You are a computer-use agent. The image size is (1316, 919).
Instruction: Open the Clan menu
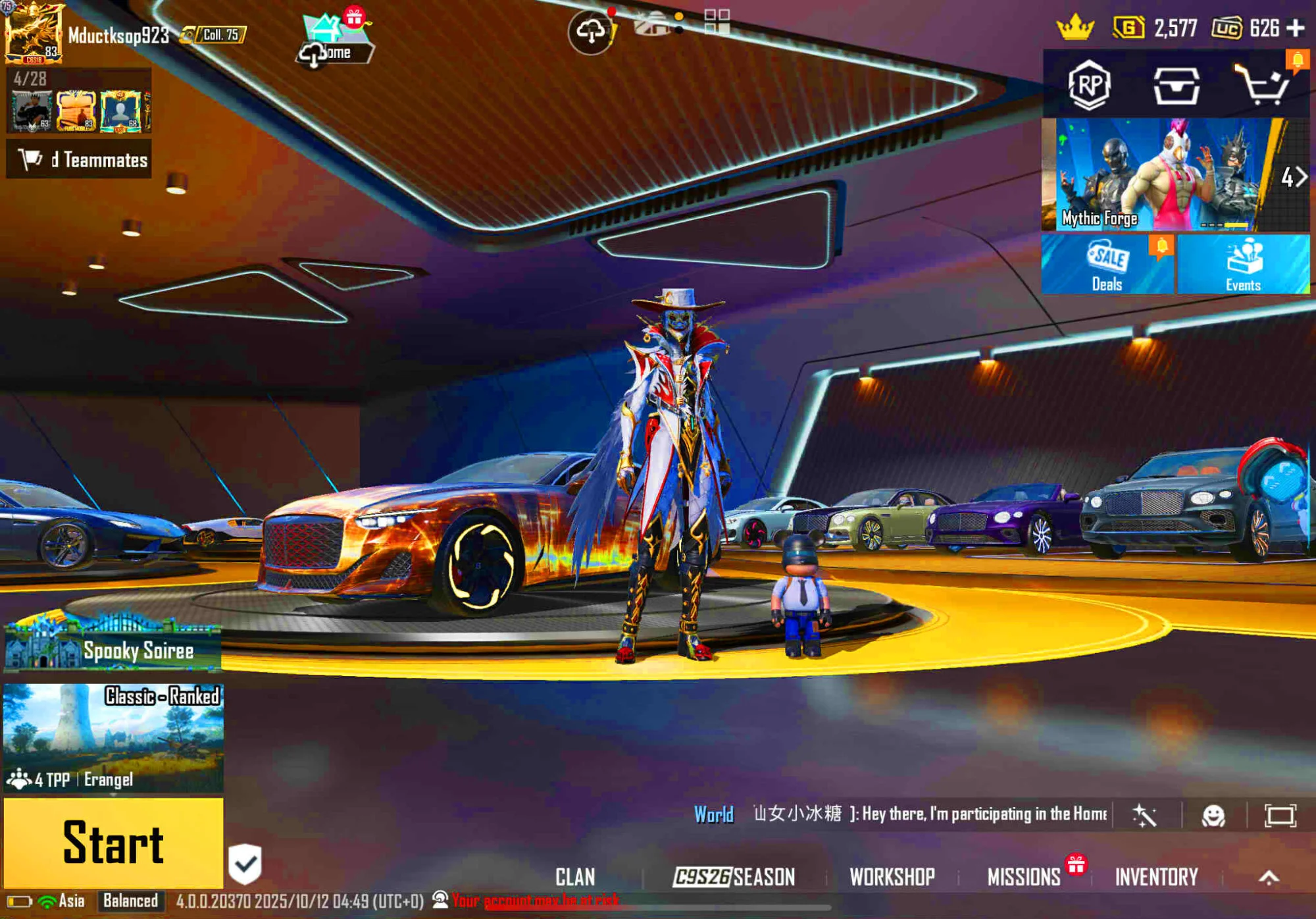click(x=575, y=877)
